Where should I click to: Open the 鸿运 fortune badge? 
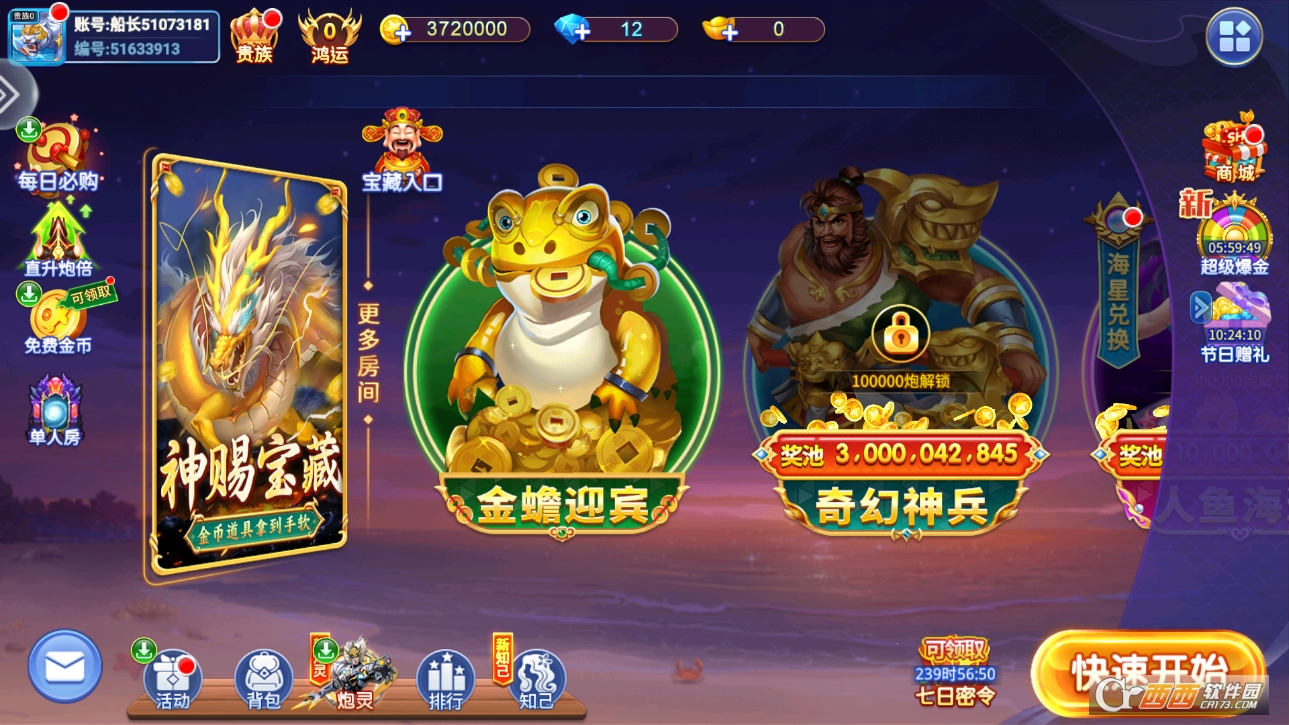(329, 36)
